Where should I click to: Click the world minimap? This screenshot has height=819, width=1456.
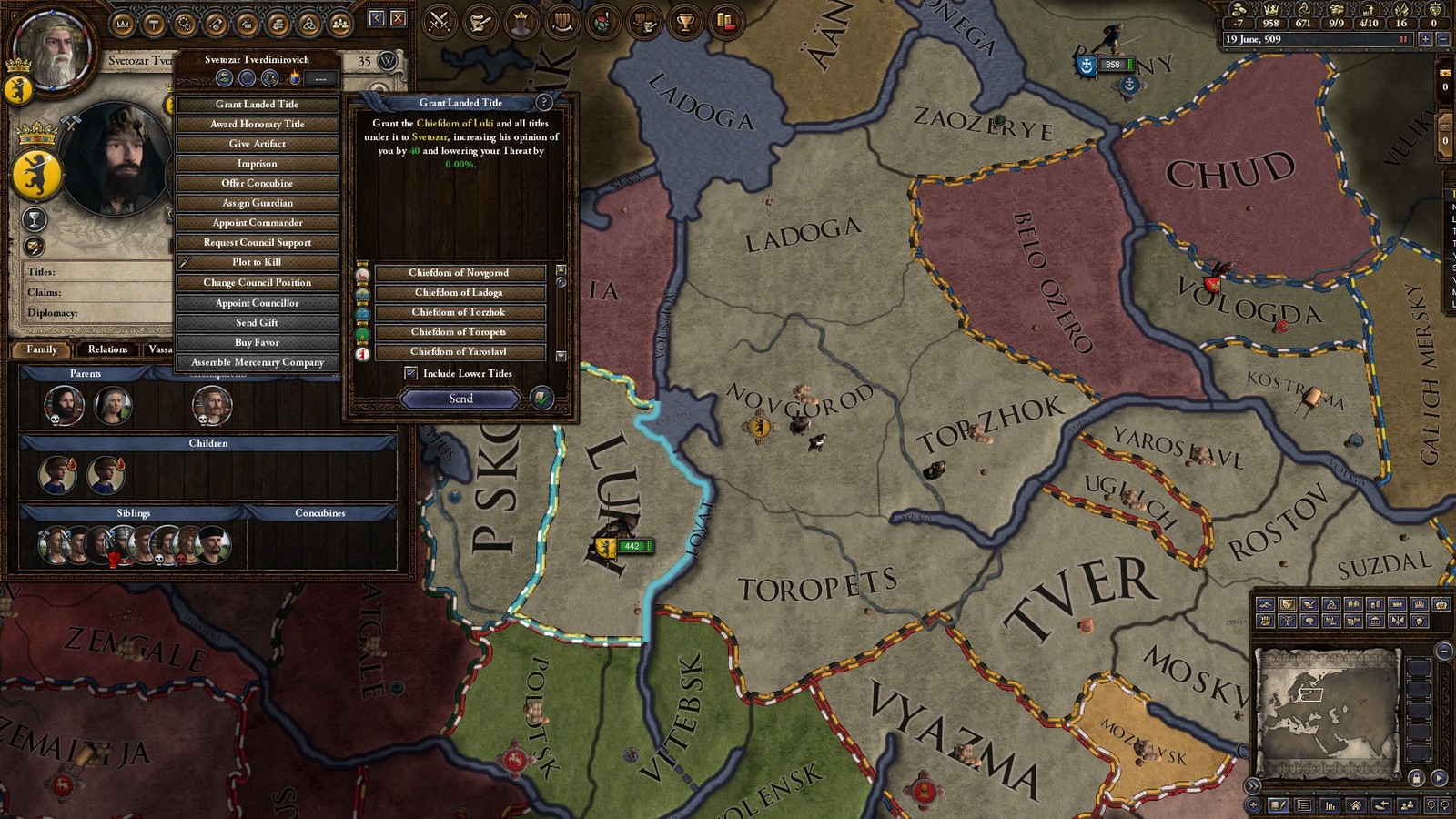coord(1328,709)
